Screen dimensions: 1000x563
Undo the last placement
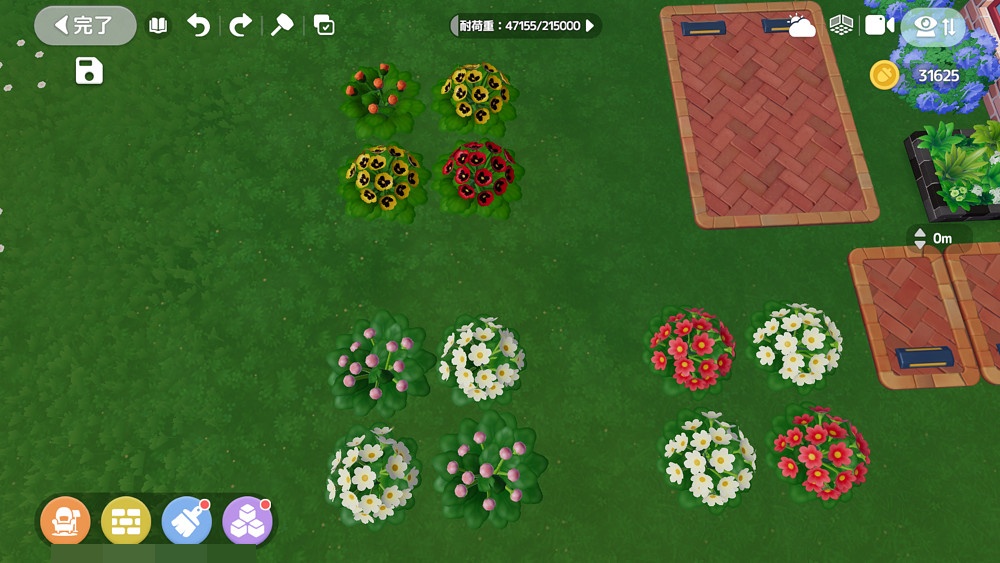199,26
